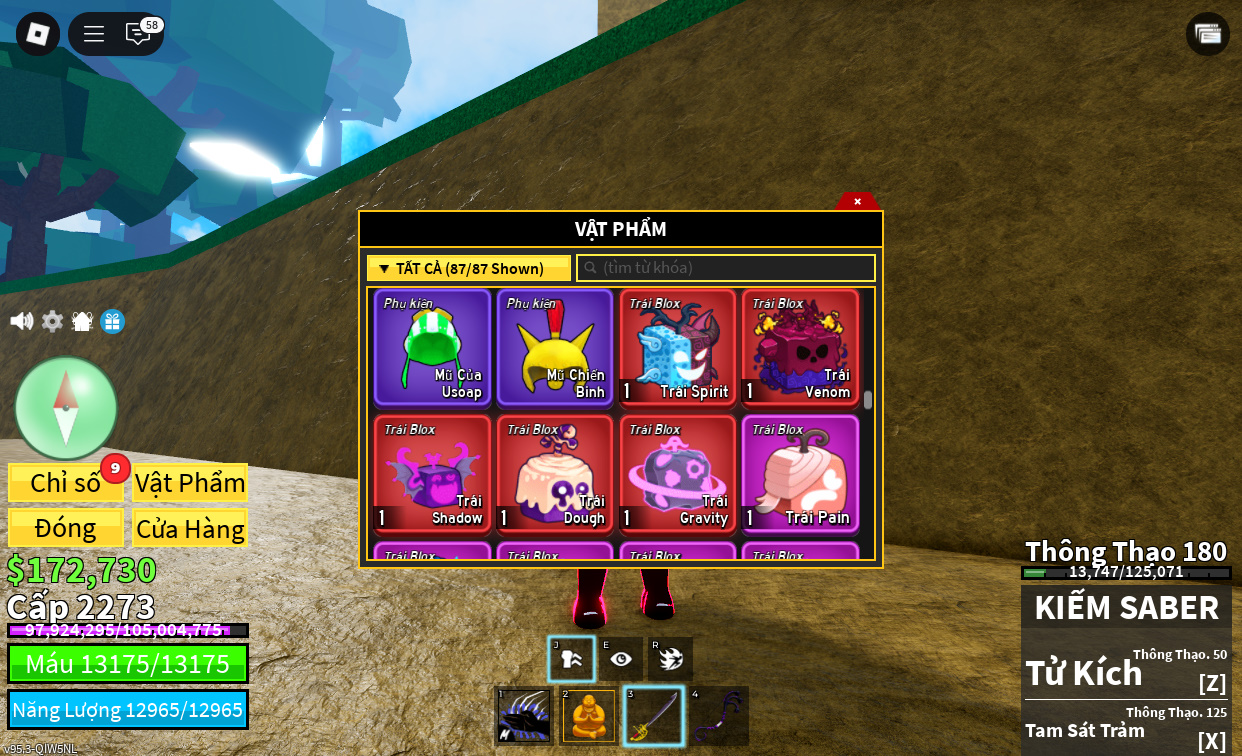This screenshot has width=1242, height=756.
Task: Pick the Trái Pain fruit slot
Action: 800,473
